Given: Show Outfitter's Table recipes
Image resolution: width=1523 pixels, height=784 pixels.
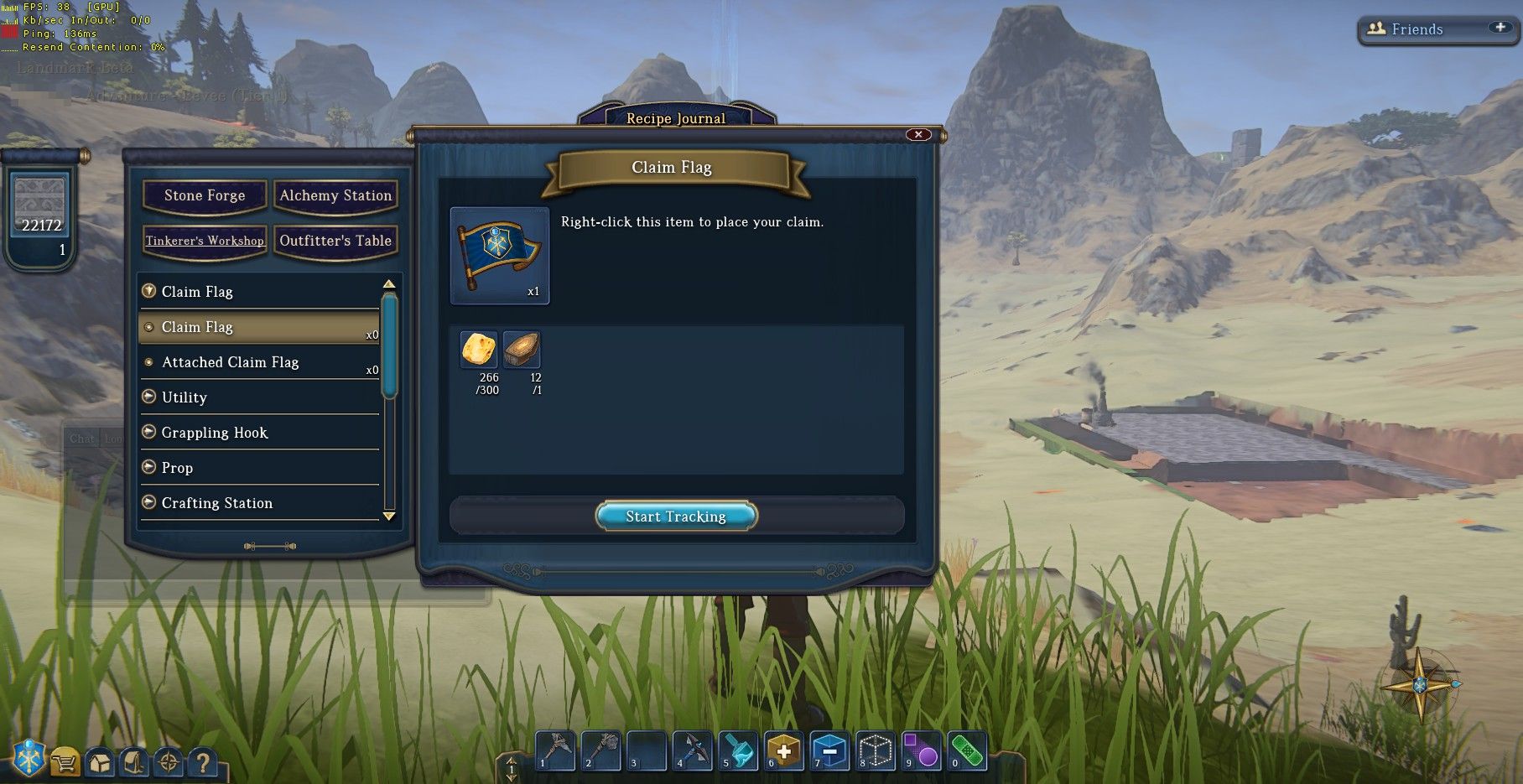Looking at the screenshot, I should click(335, 241).
